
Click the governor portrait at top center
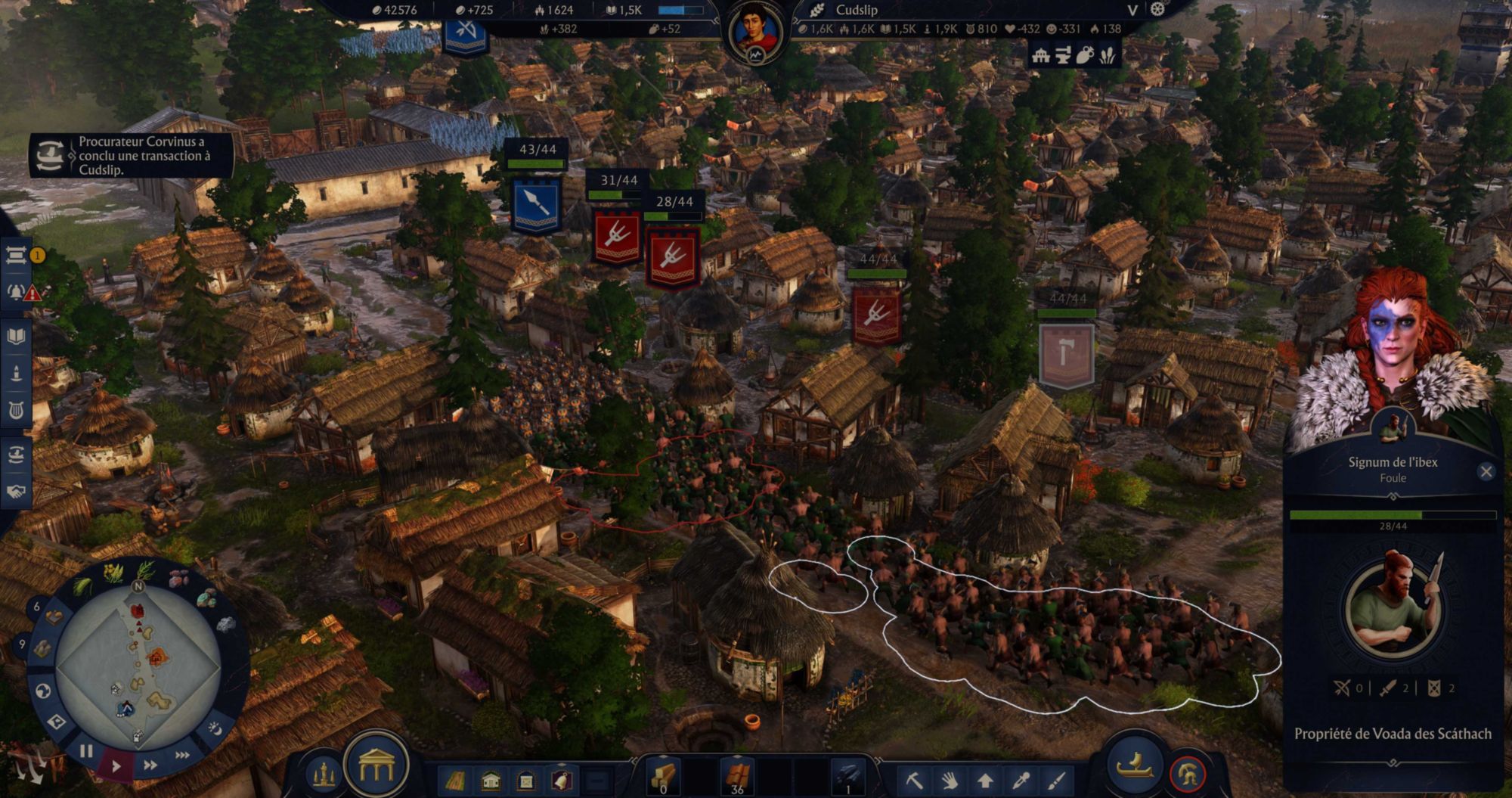point(755,33)
